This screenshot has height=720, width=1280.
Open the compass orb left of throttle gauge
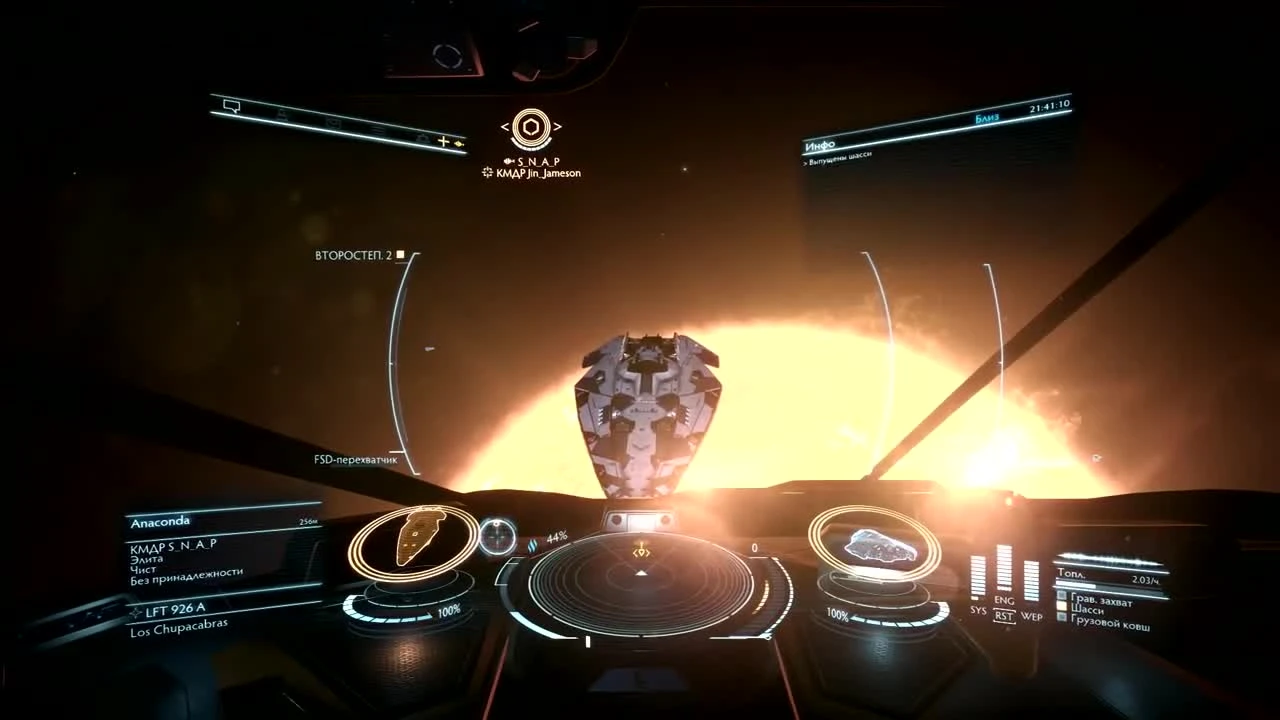tap(497, 538)
